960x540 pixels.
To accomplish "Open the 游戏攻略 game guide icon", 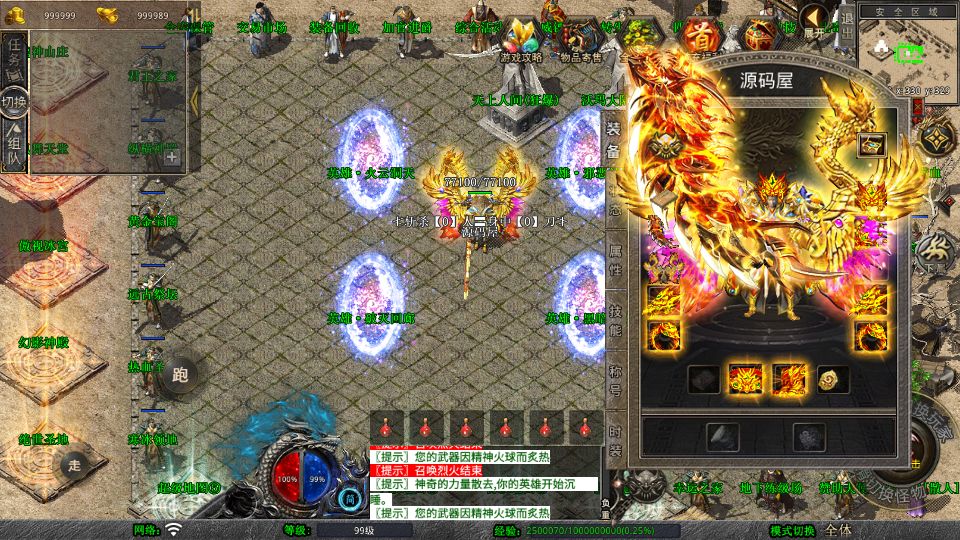I will pos(520,42).
